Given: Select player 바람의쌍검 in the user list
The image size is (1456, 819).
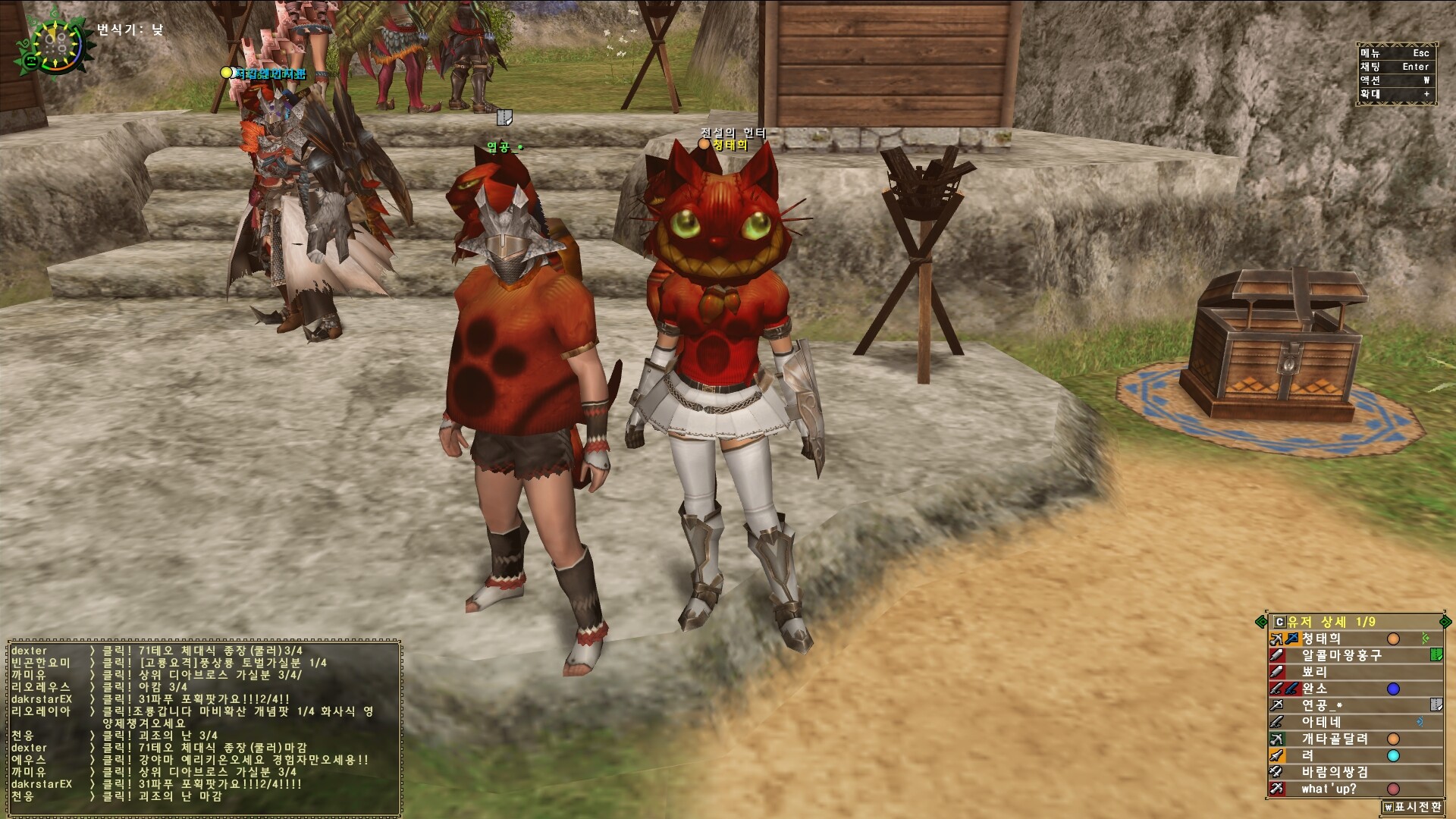Looking at the screenshot, I should 1335,772.
